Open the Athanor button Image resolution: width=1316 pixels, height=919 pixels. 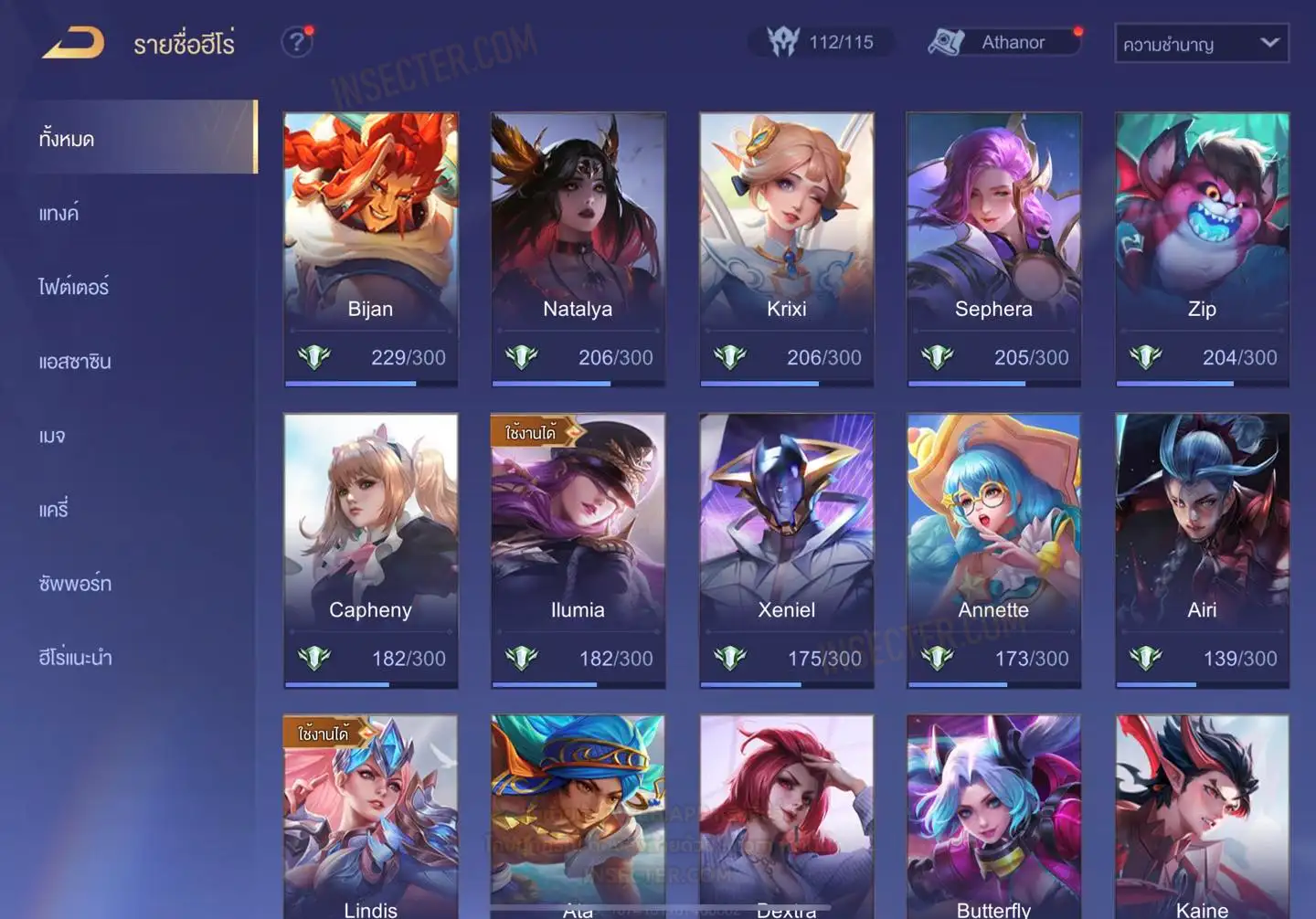1005,42
